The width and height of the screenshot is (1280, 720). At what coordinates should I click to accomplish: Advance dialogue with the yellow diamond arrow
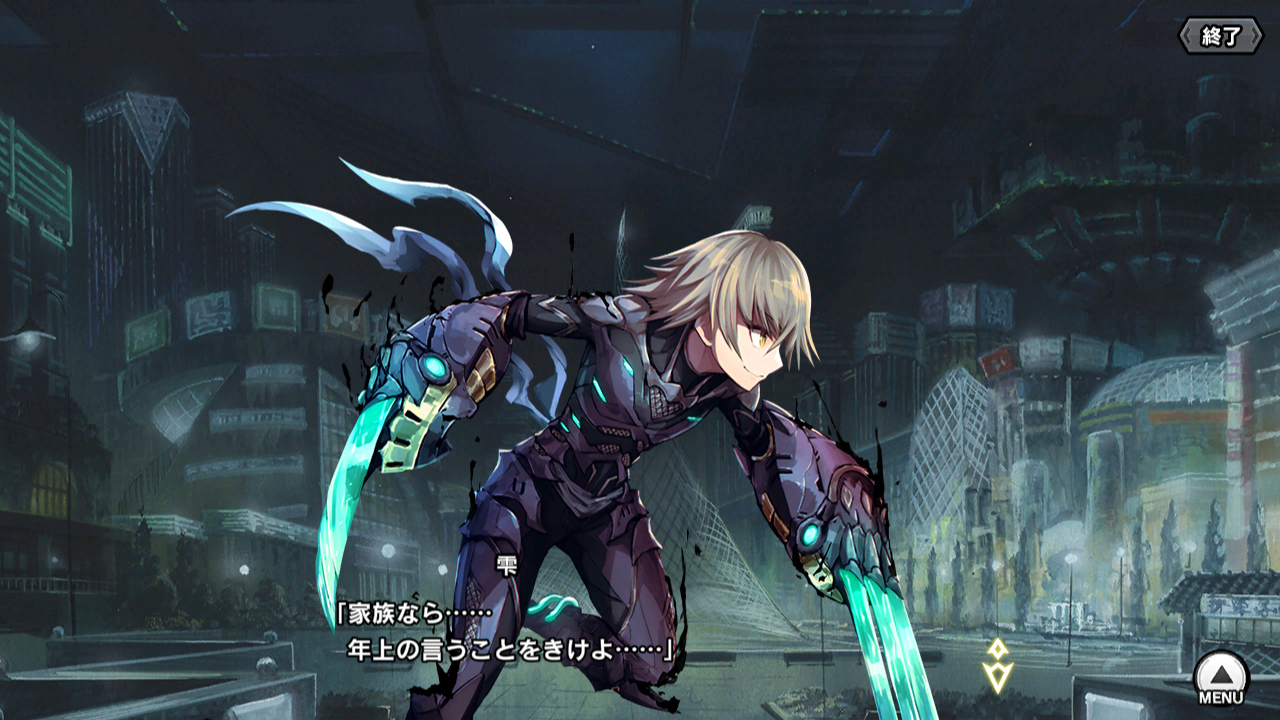point(997,666)
